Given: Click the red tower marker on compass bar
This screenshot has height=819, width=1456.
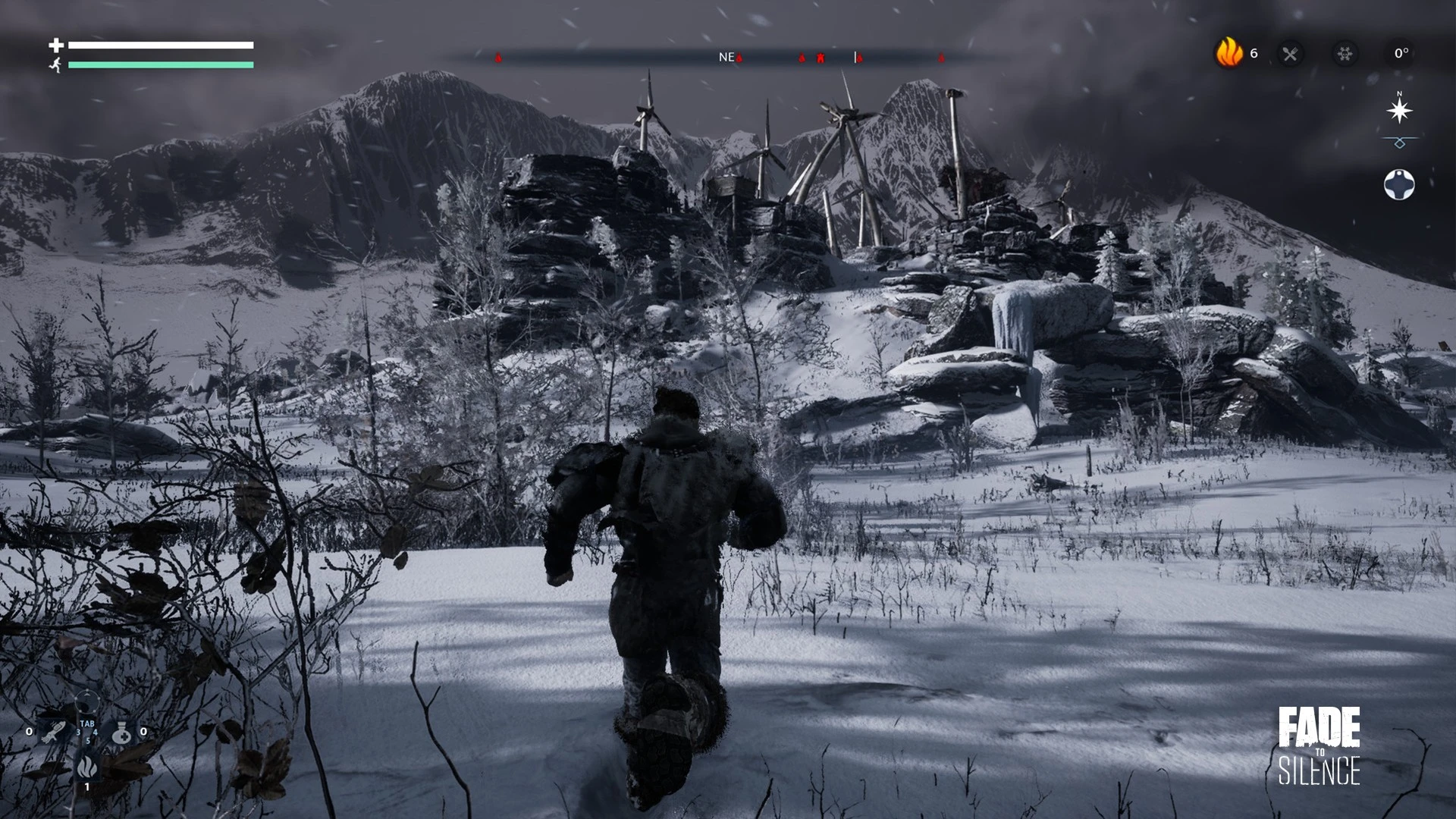Looking at the screenshot, I should [x=821, y=58].
